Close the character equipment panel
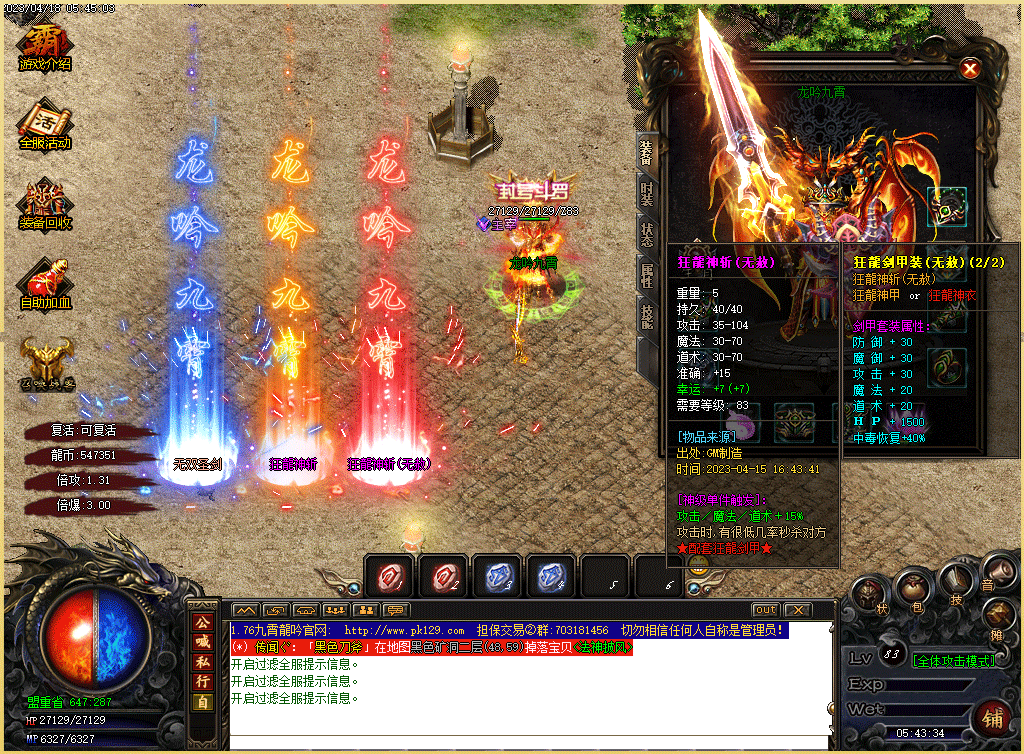This screenshot has width=1024, height=754. click(x=968, y=68)
